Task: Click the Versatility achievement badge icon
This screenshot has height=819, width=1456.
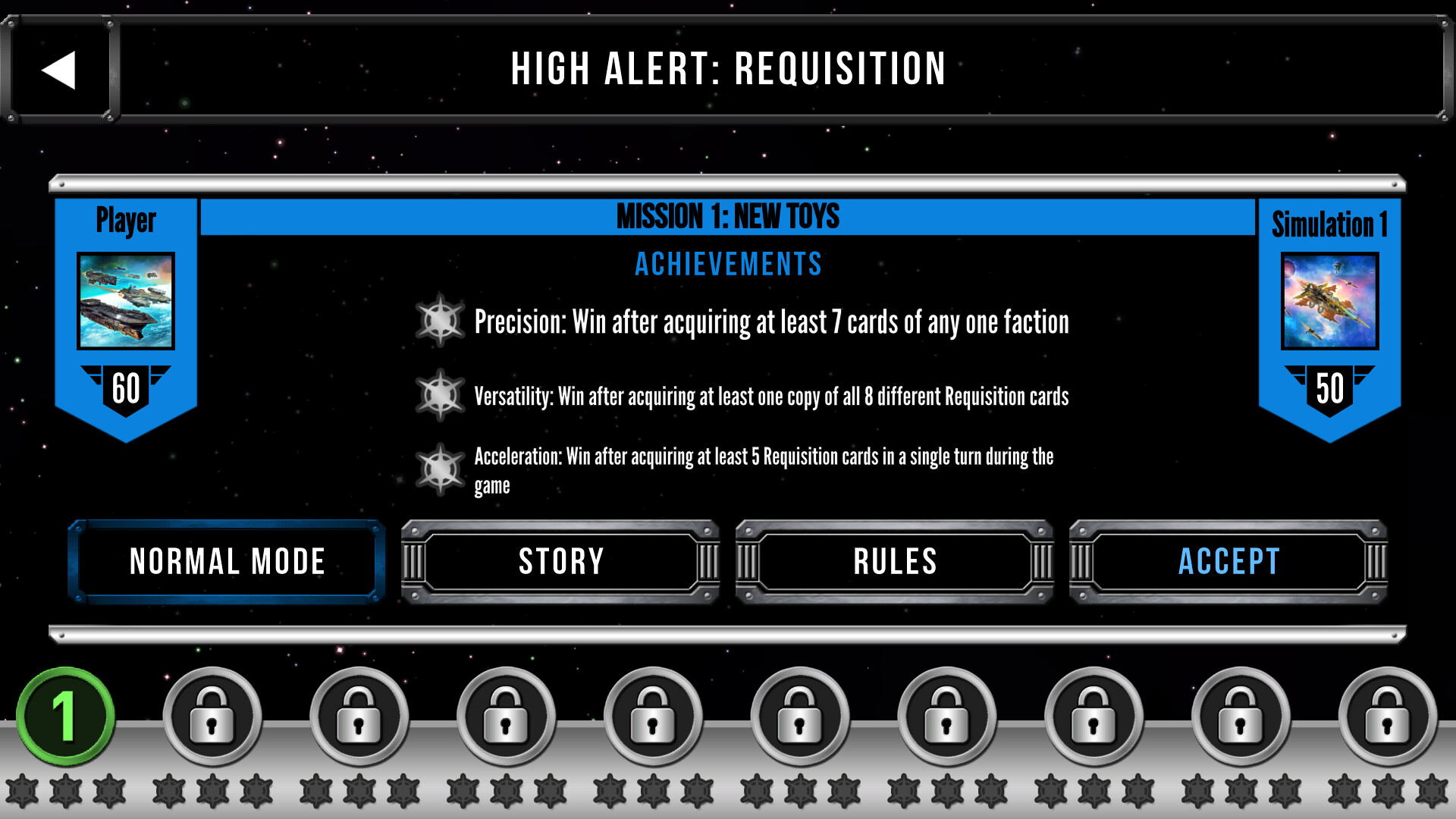Action: tap(441, 395)
